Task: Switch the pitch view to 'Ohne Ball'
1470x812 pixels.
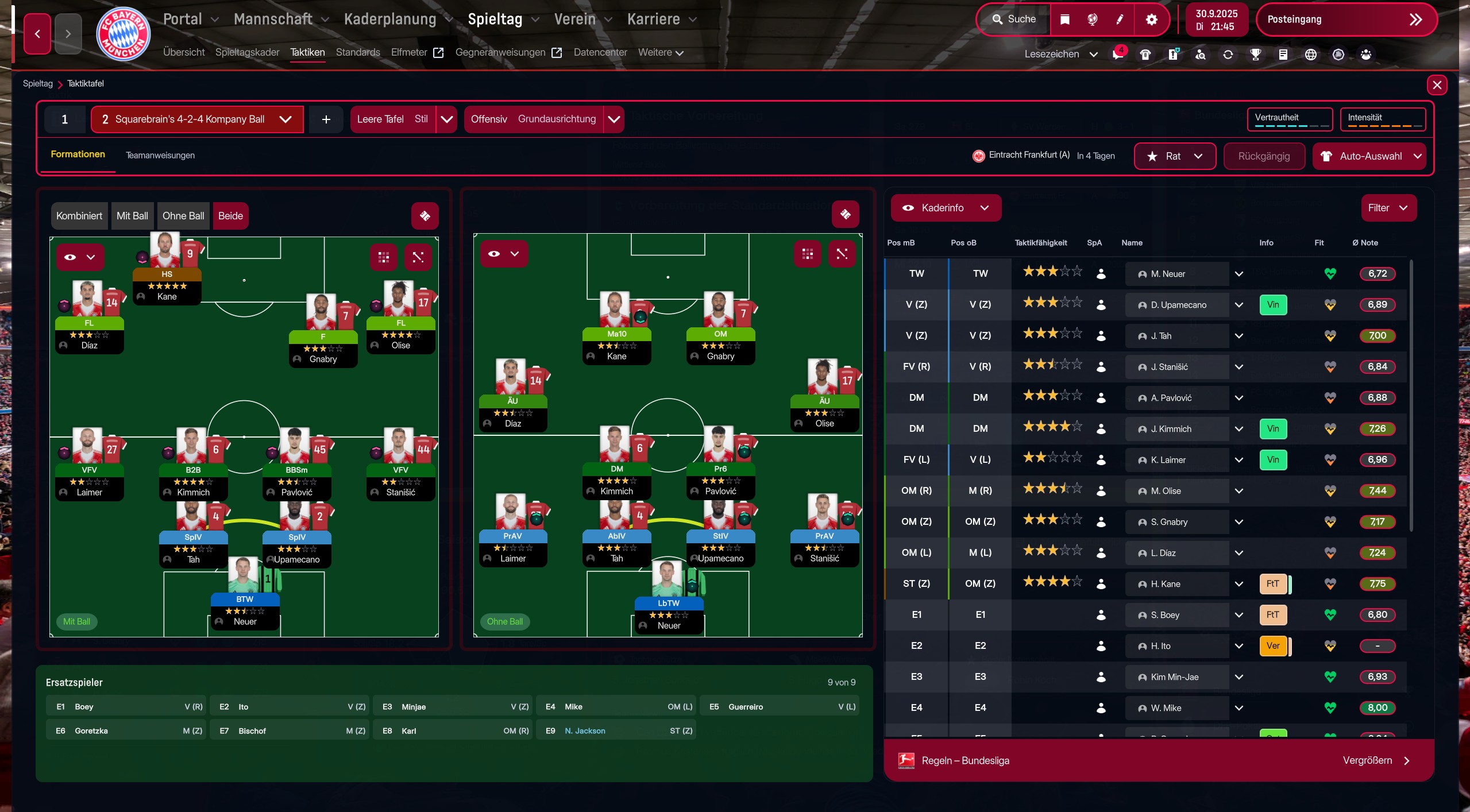Action: pyautogui.click(x=183, y=215)
